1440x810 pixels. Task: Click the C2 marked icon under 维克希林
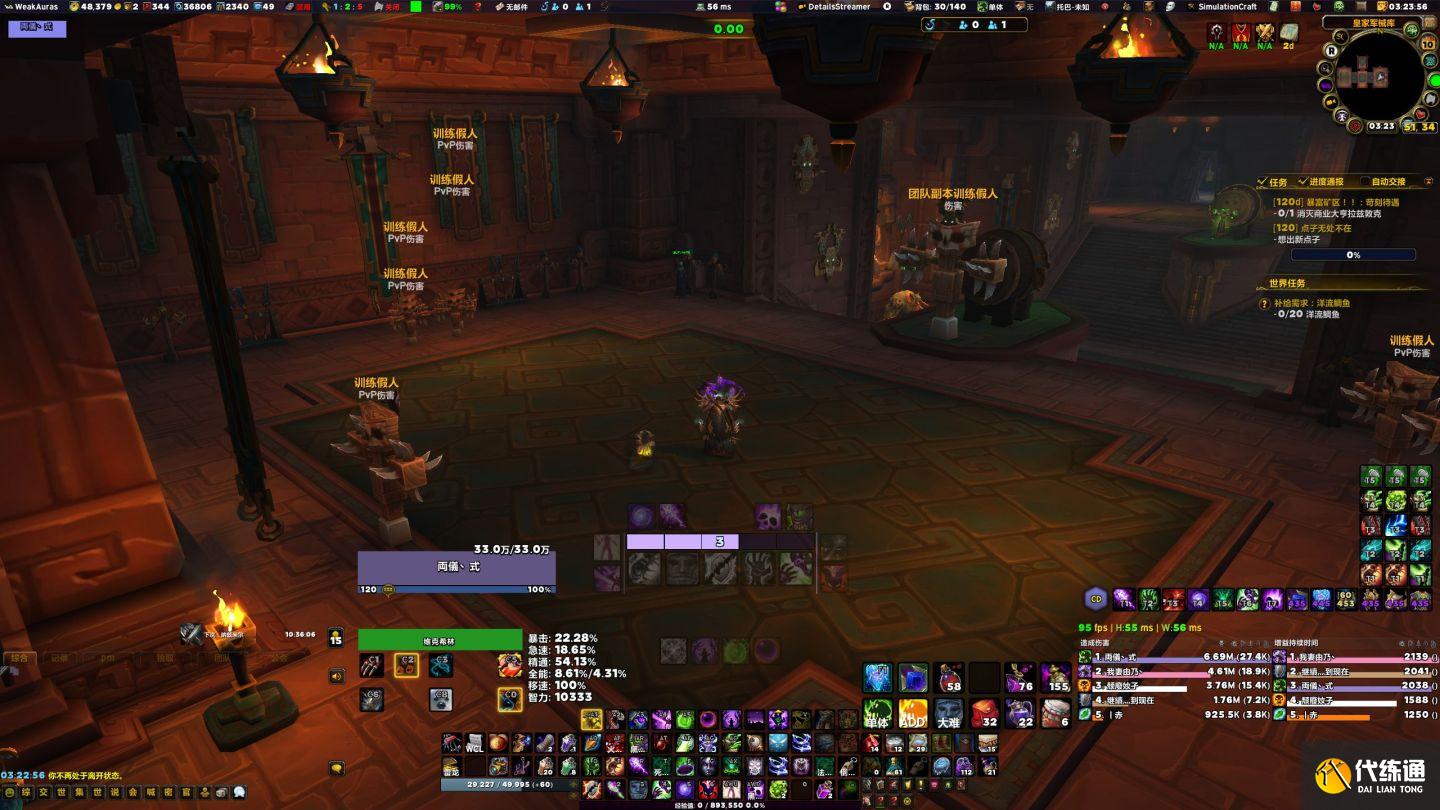pos(406,665)
